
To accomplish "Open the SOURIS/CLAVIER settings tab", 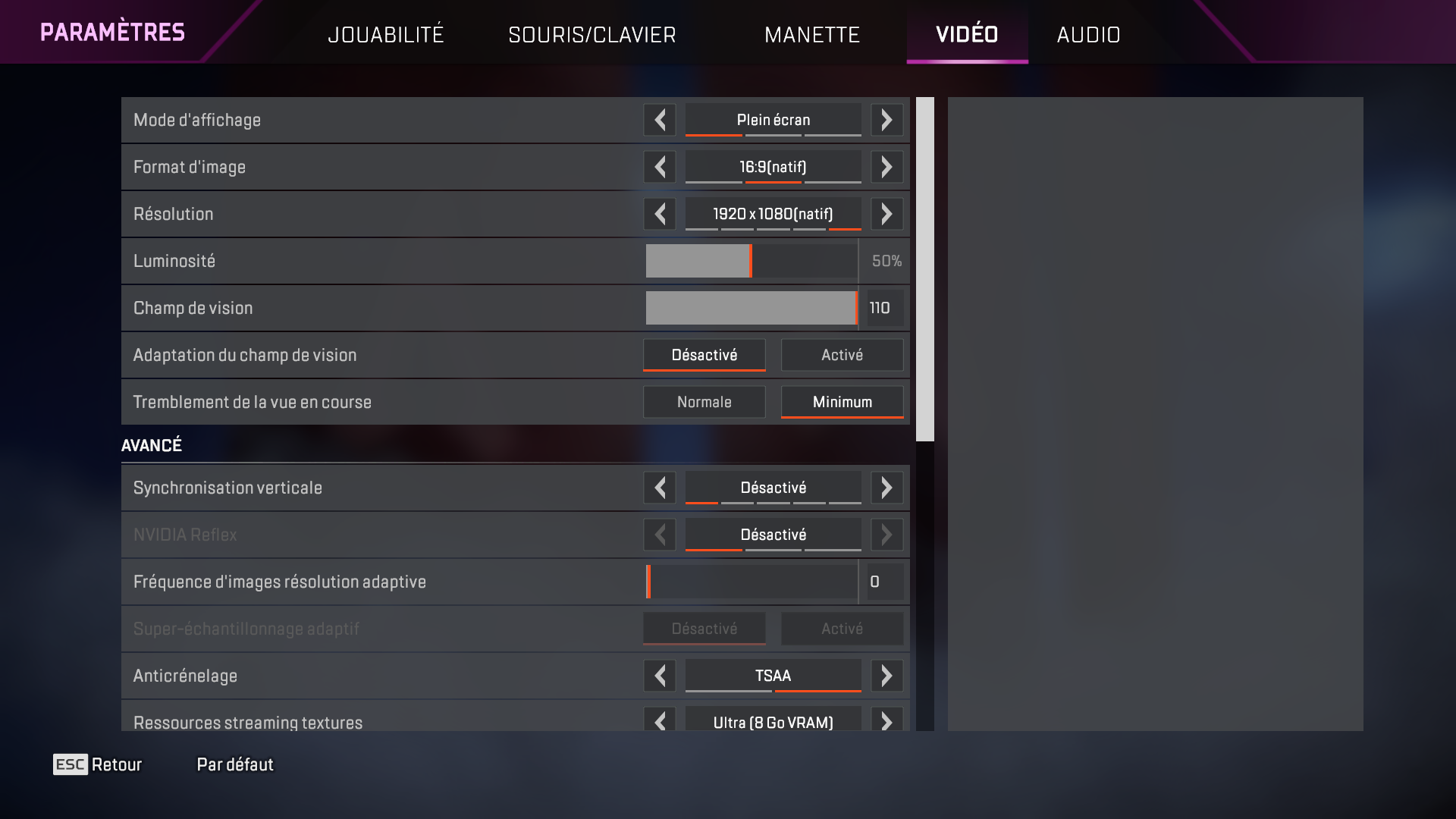I will [592, 34].
